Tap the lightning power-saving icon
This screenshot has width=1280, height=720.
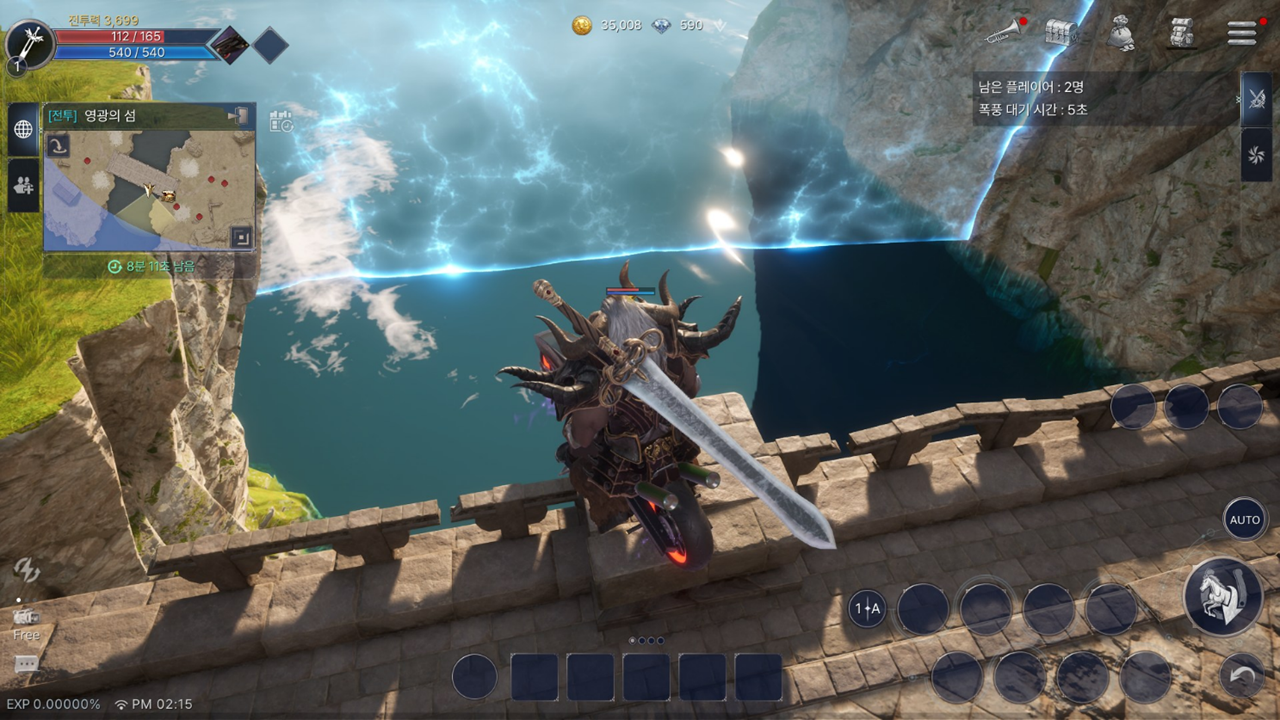coord(26,571)
